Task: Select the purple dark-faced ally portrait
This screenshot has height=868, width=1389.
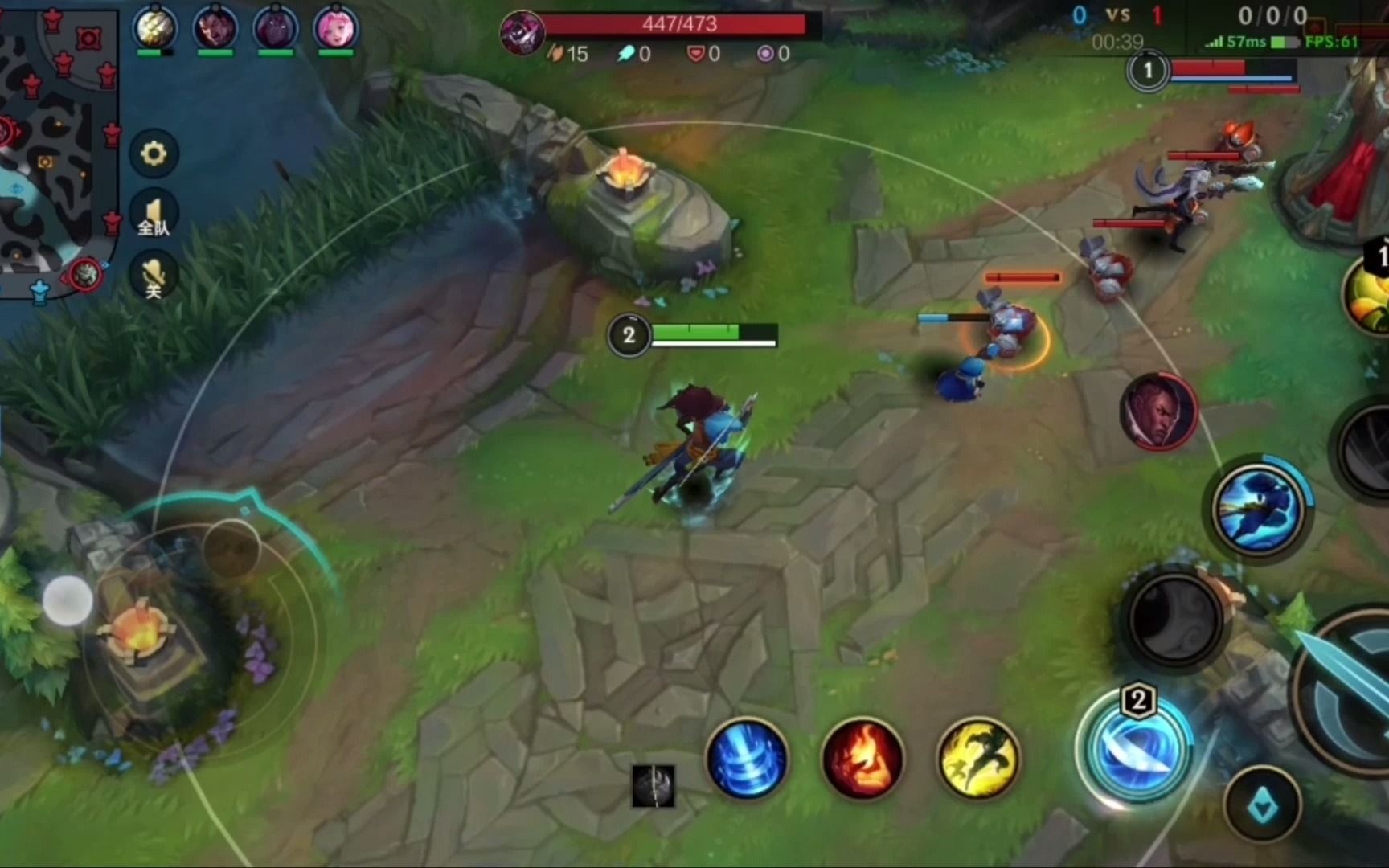Action: [x=275, y=28]
